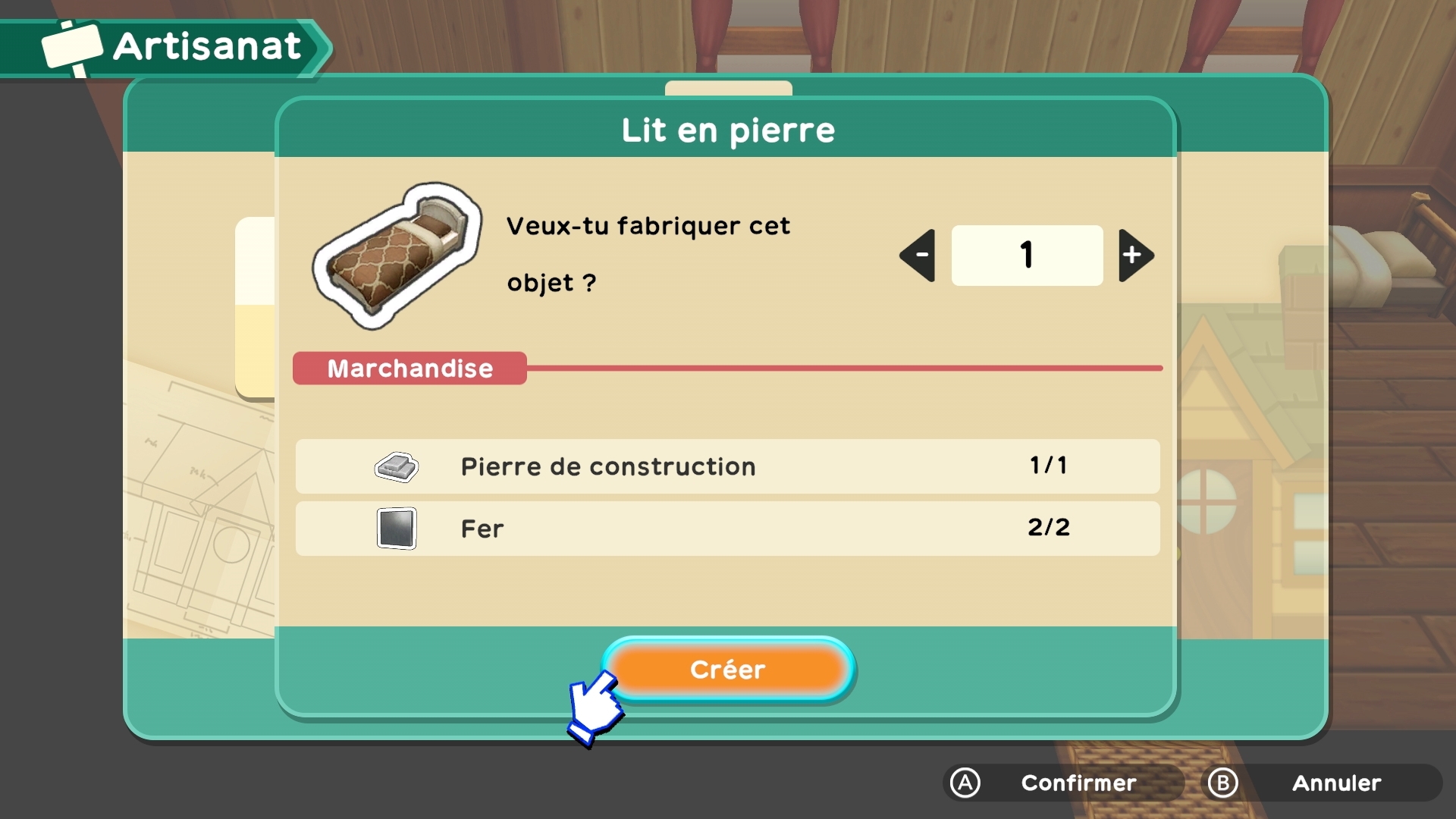Screen dimensions: 1456x819
Task: Select the Fer ingredient row
Action: click(x=727, y=529)
